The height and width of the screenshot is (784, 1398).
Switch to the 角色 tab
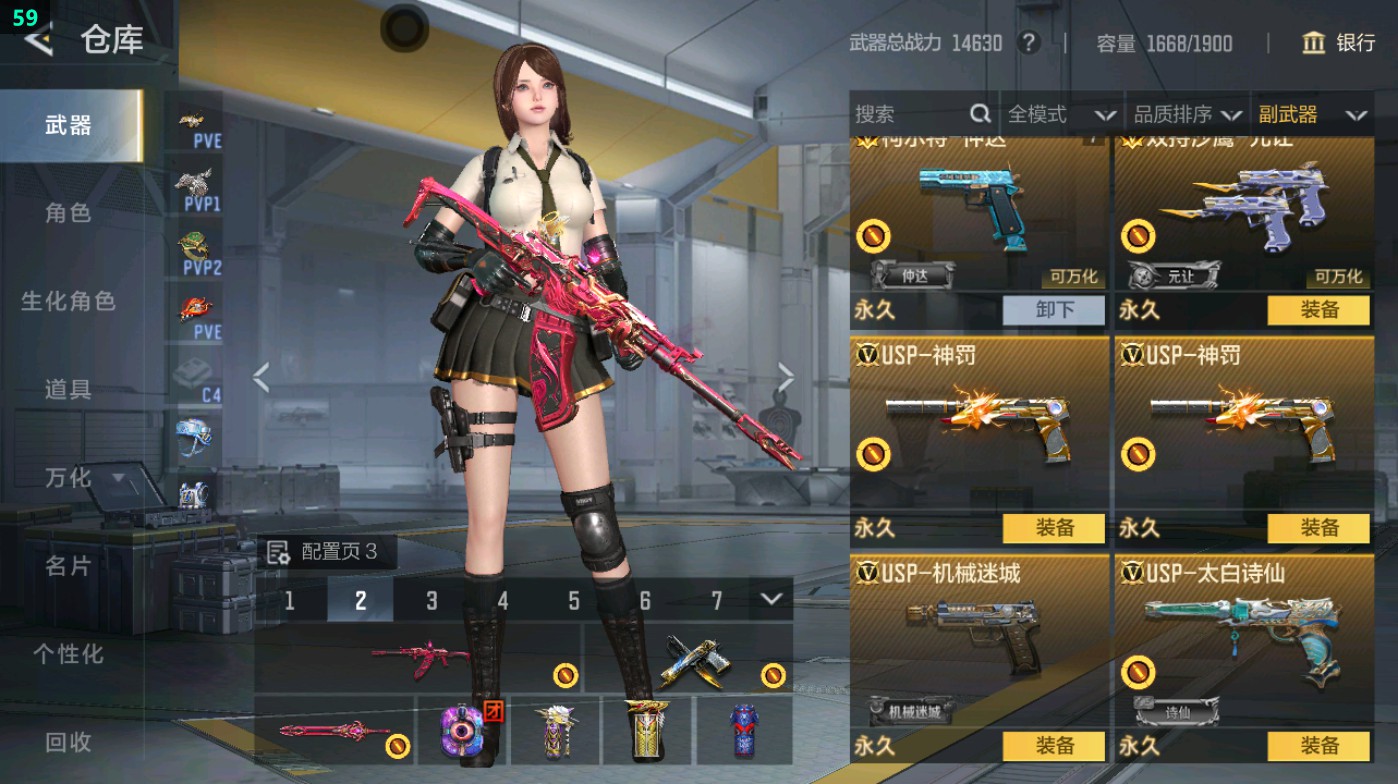[68, 213]
